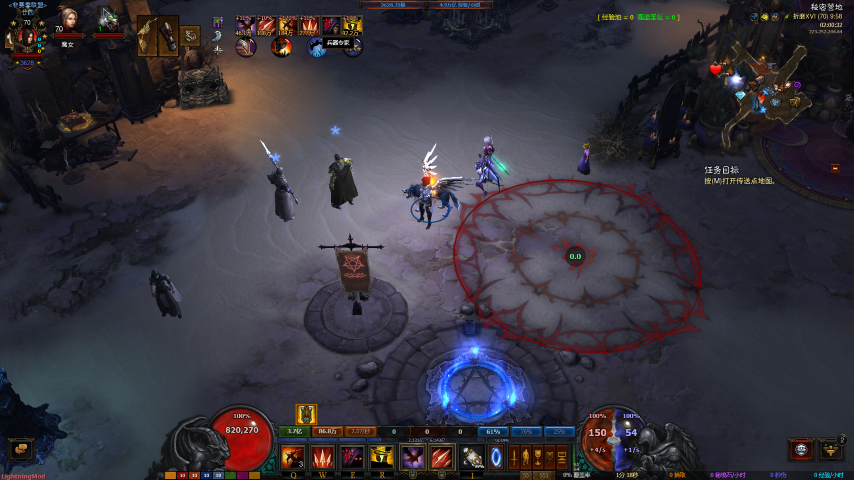Click the golden banner buff icon above skillbar
Screen dimensions: 854x480
pyautogui.click(x=306, y=413)
